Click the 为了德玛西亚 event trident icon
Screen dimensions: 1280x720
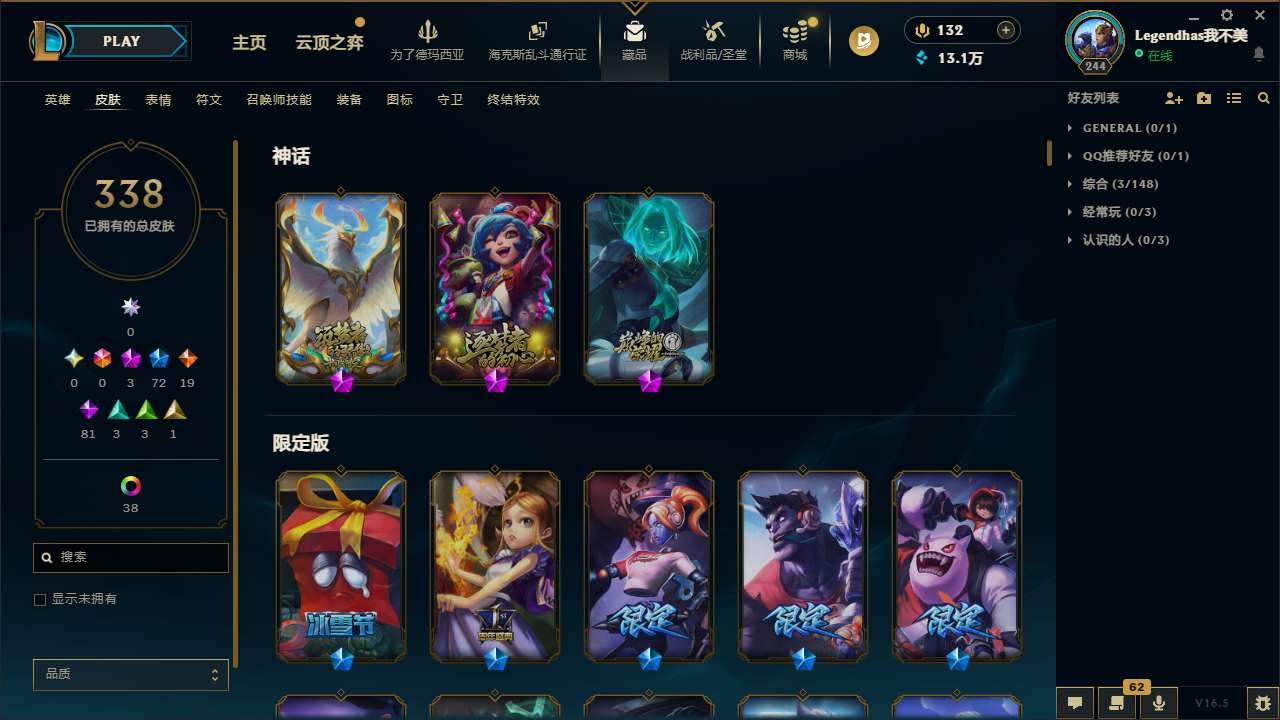pyautogui.click(x=428, y=32)
